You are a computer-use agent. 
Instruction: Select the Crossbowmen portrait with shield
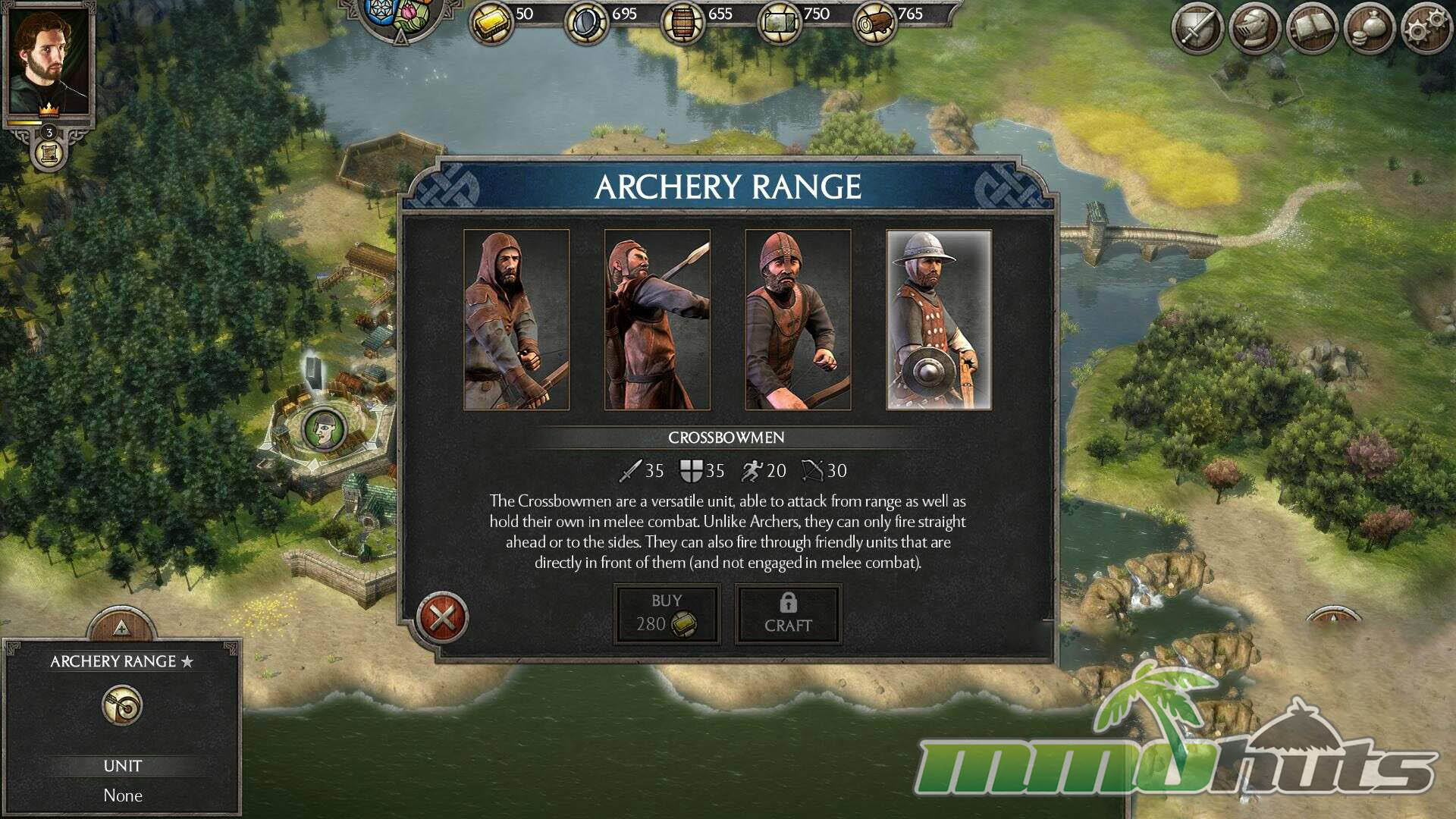click(939, 319)
